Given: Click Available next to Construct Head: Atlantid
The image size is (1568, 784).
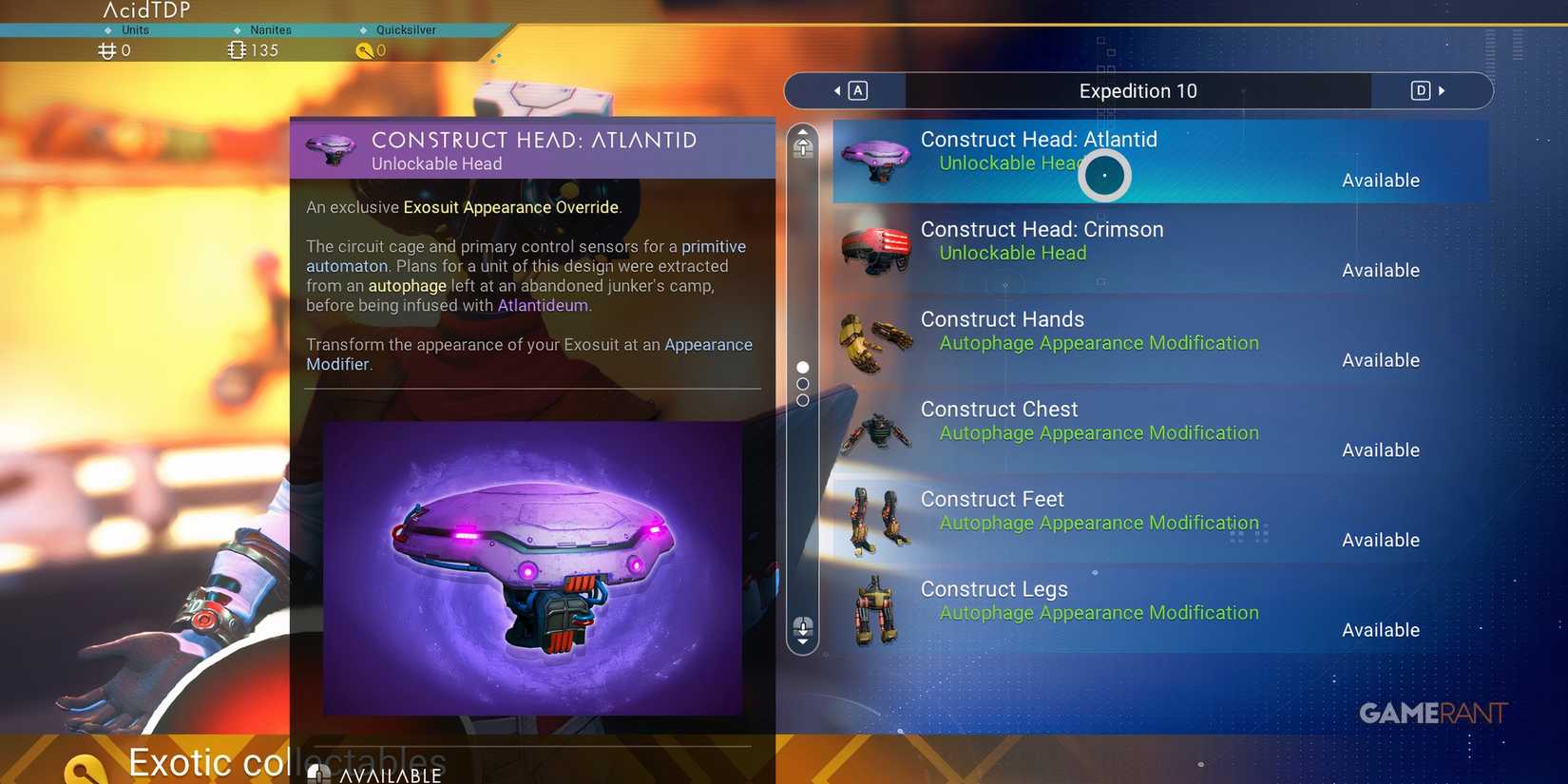Looking at the screenshot, I should (x=1380, y=180).
